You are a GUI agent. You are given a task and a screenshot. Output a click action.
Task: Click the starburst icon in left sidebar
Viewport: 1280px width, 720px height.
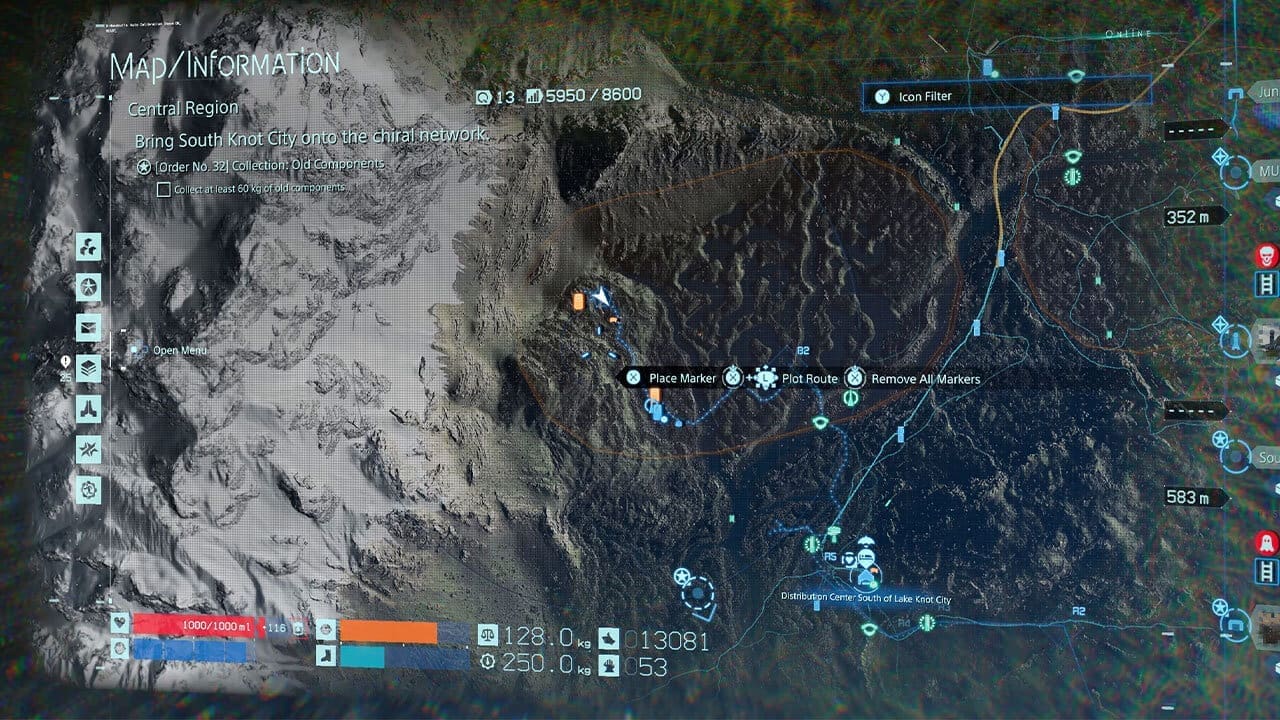pos(89,447)
